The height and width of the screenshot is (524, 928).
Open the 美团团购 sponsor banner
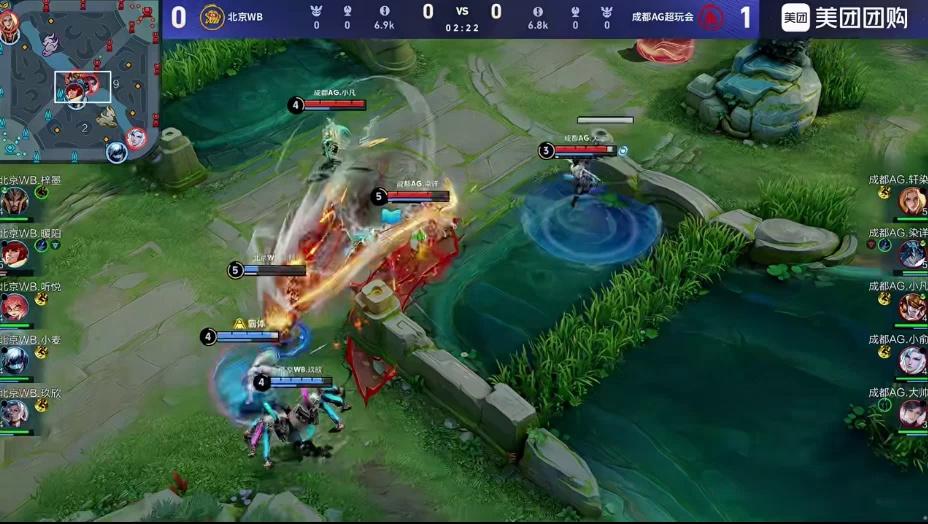point(843,17)
